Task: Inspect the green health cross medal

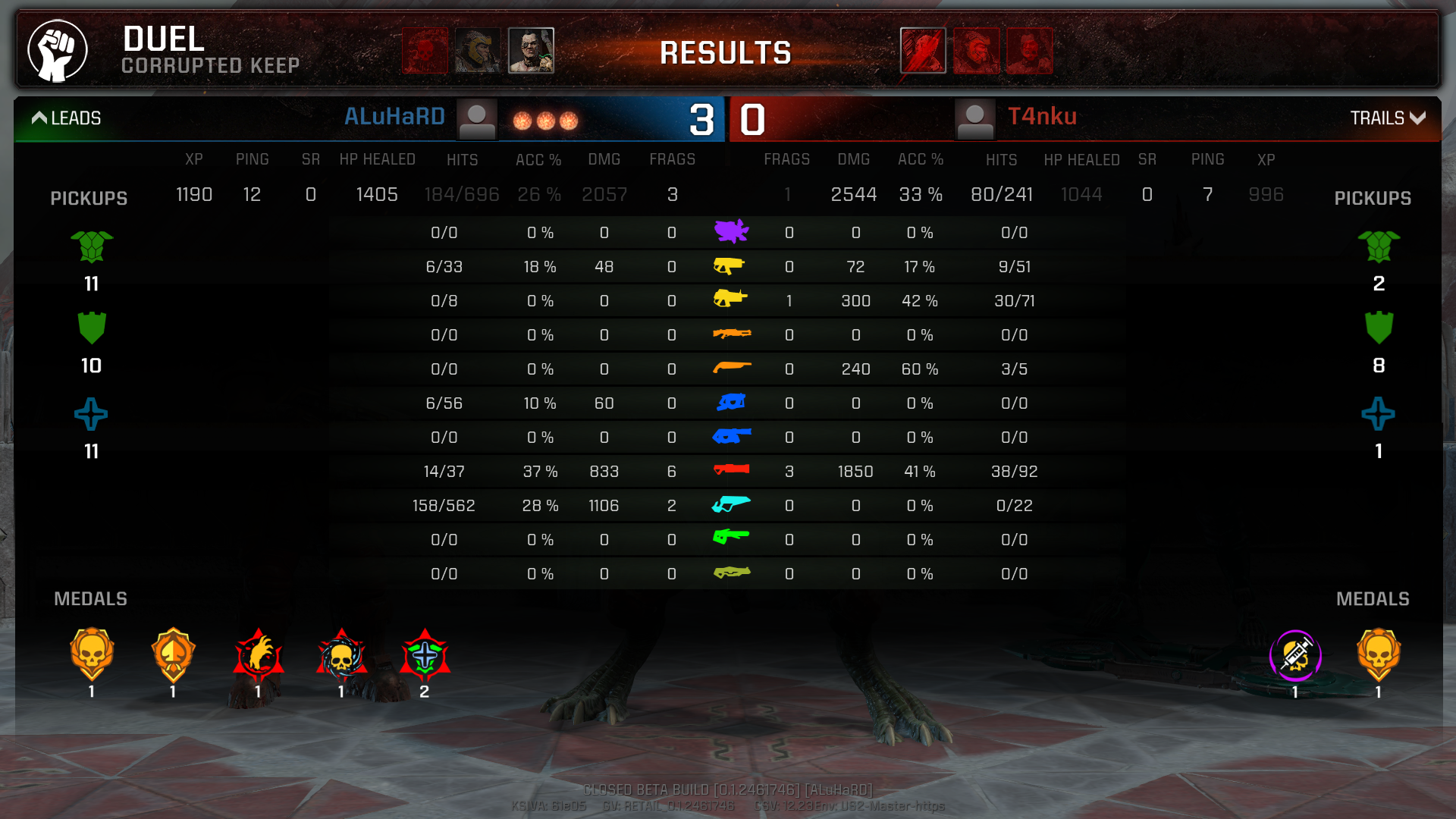Action: pyautogui.click(x=425, y=654)
